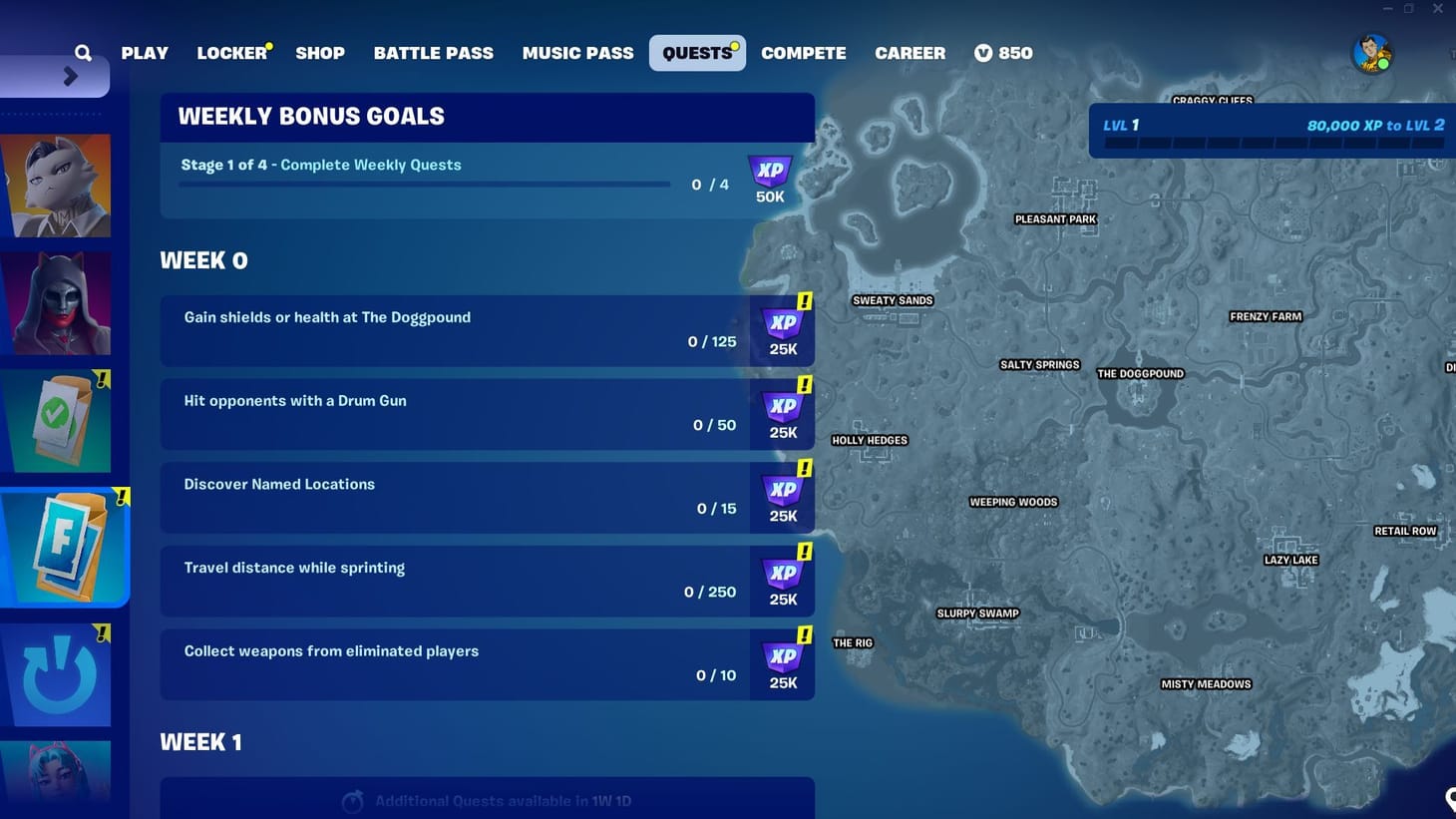Expand the Week 1 additional quests section

[487, 798]
